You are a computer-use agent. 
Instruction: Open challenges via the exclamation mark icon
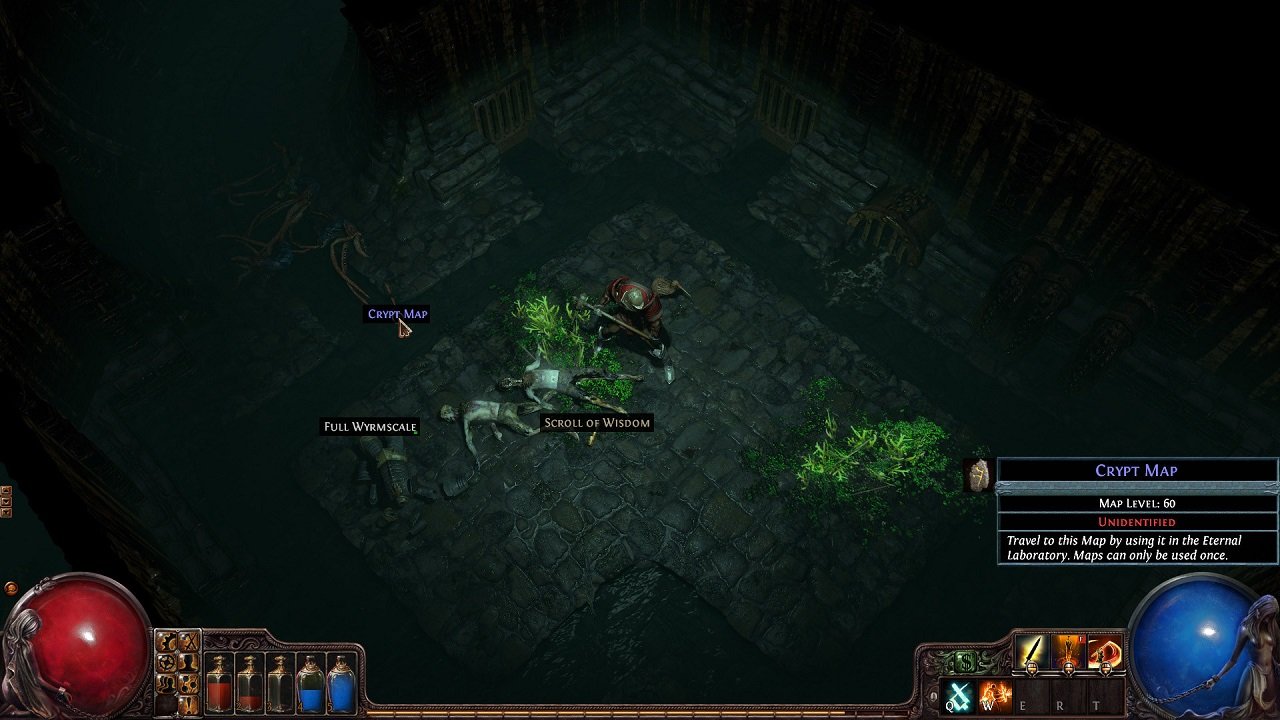[x=189, y=704]
